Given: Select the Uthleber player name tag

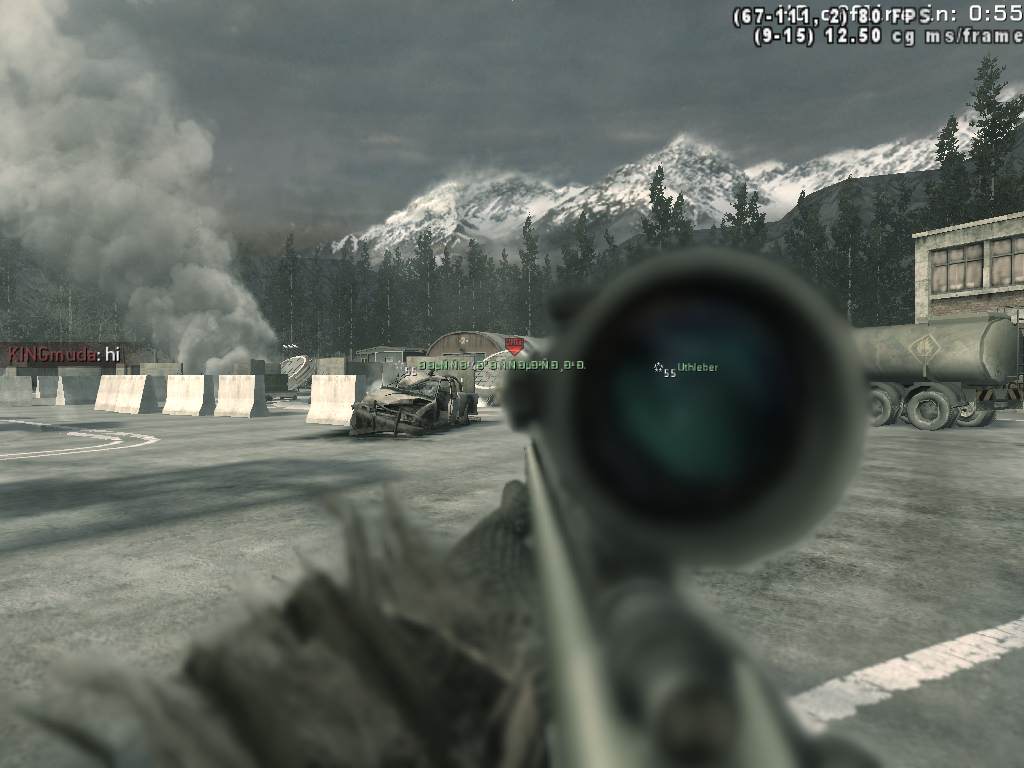Looking at the screenshot, I should [697, 368].
